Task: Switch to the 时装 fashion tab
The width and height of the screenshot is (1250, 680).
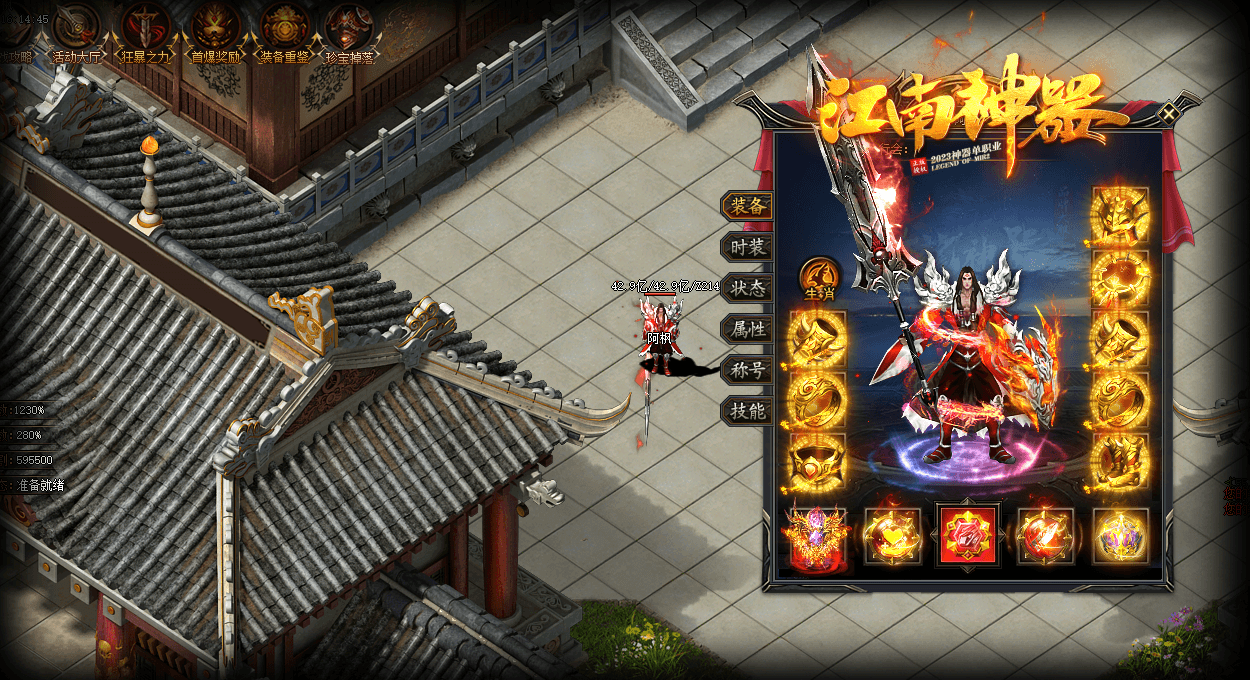Action: (747, 247)
